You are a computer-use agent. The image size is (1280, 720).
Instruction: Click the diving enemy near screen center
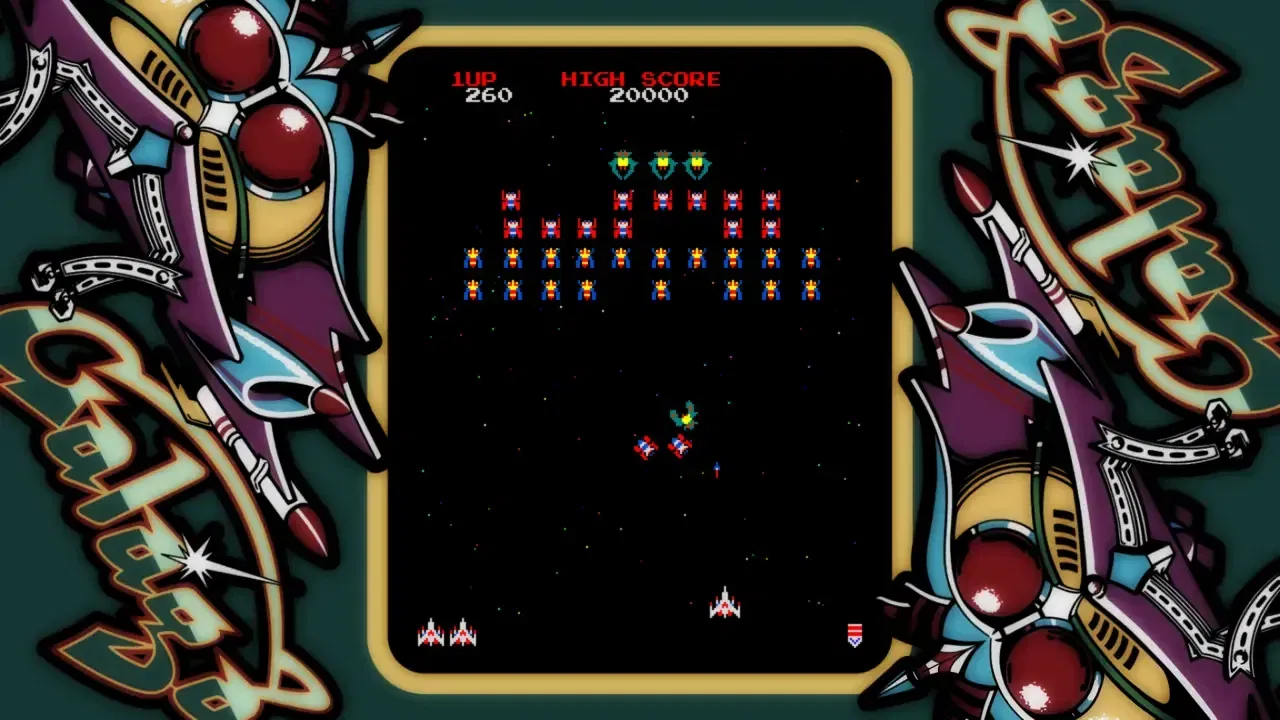(x=646, y=449)
